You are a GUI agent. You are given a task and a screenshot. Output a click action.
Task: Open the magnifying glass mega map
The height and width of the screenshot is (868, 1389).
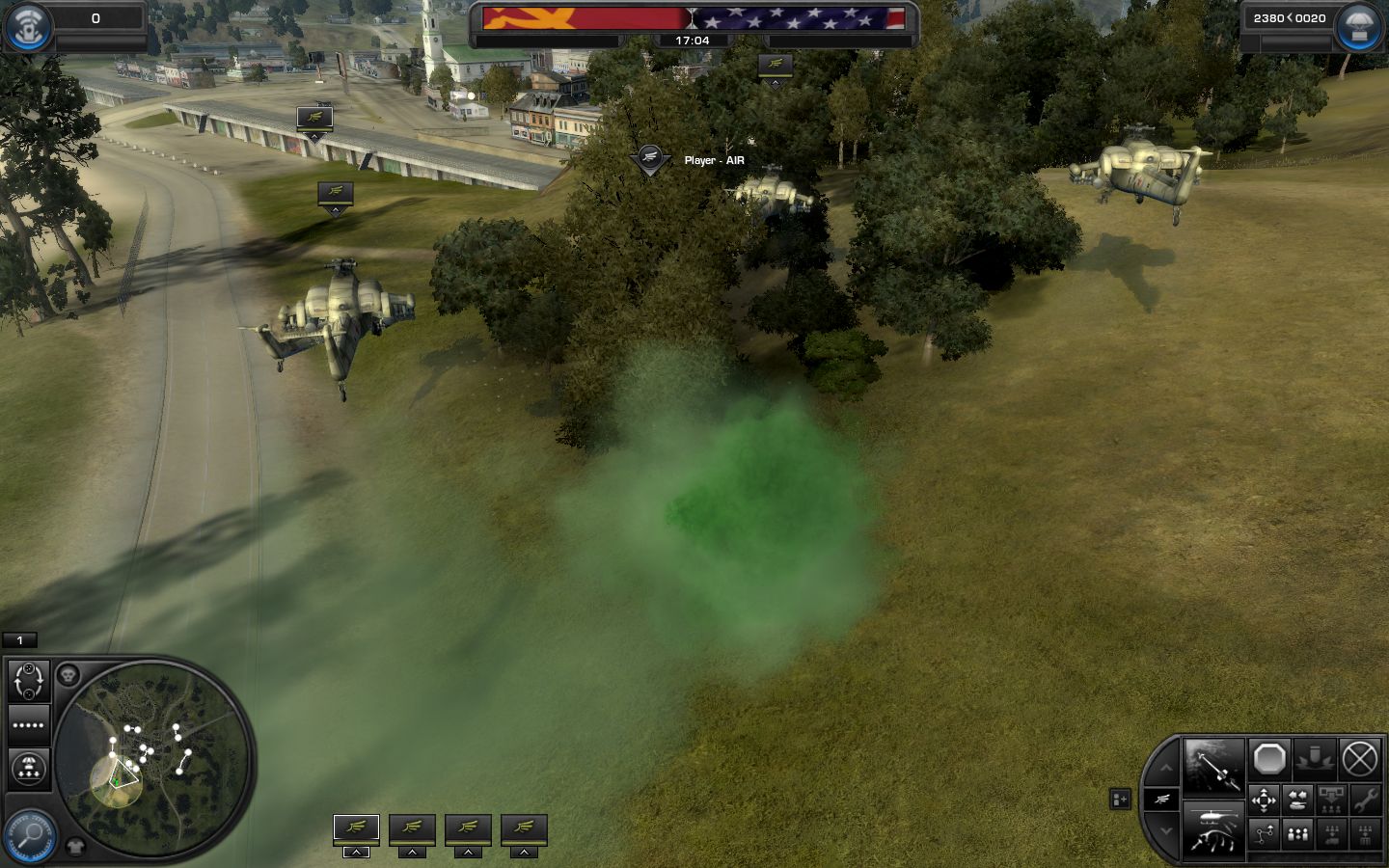tap(29, 834)
